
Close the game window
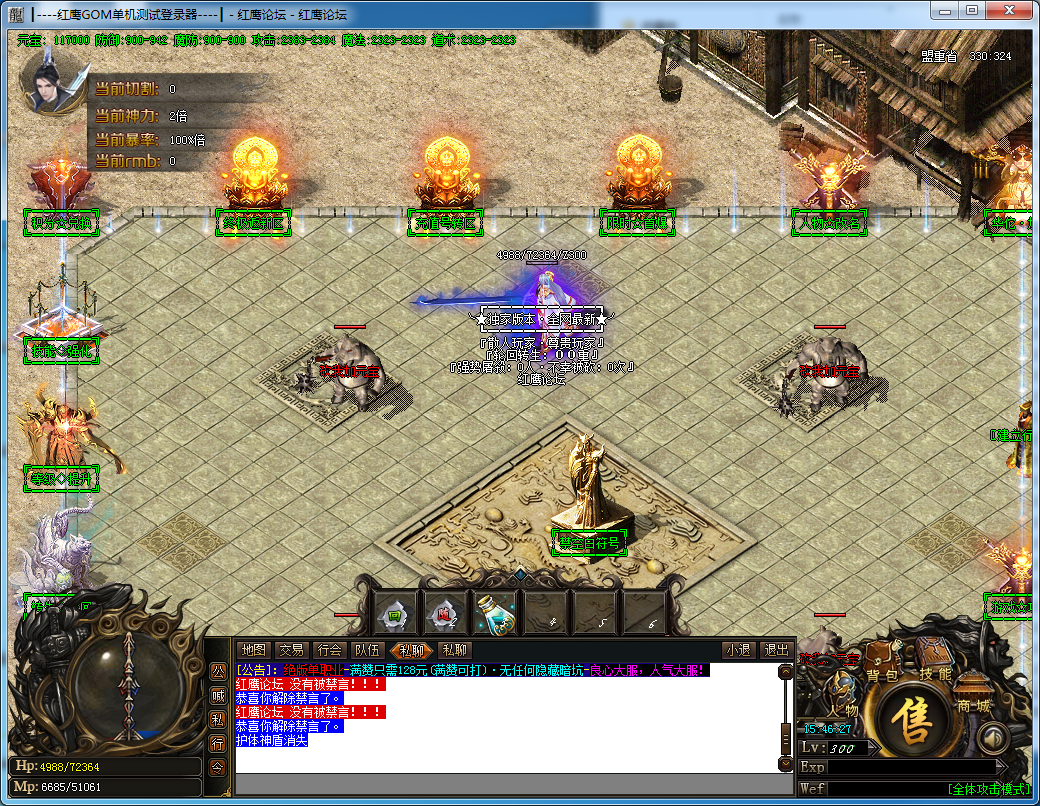pyautogui.click(x=1011, y=10)
